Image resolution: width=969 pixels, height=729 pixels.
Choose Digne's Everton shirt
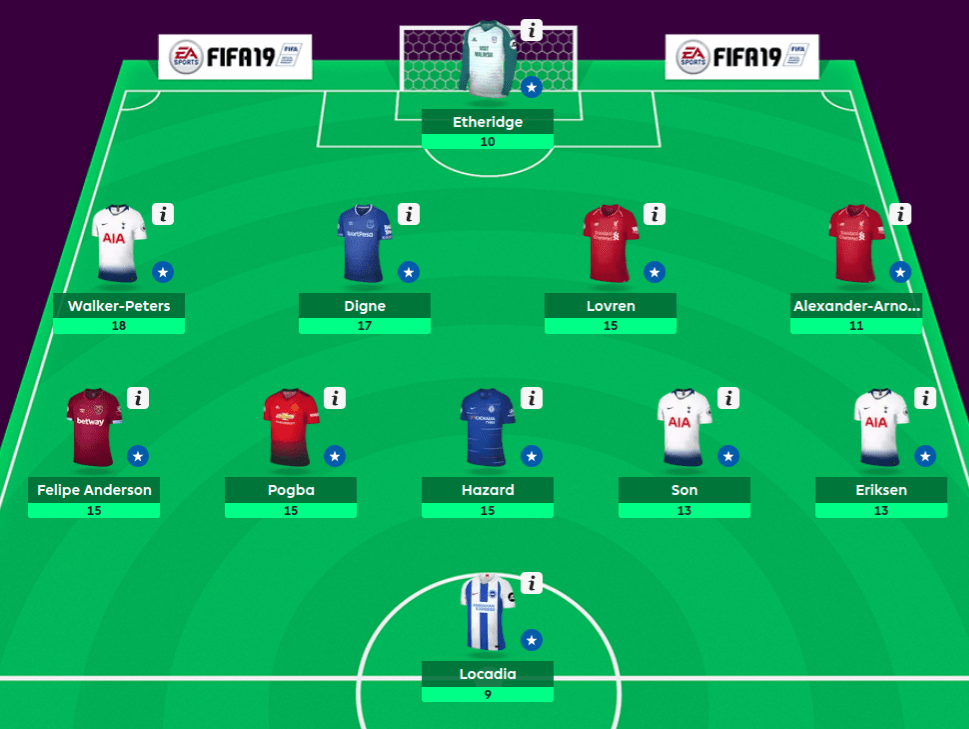(365, 243)
